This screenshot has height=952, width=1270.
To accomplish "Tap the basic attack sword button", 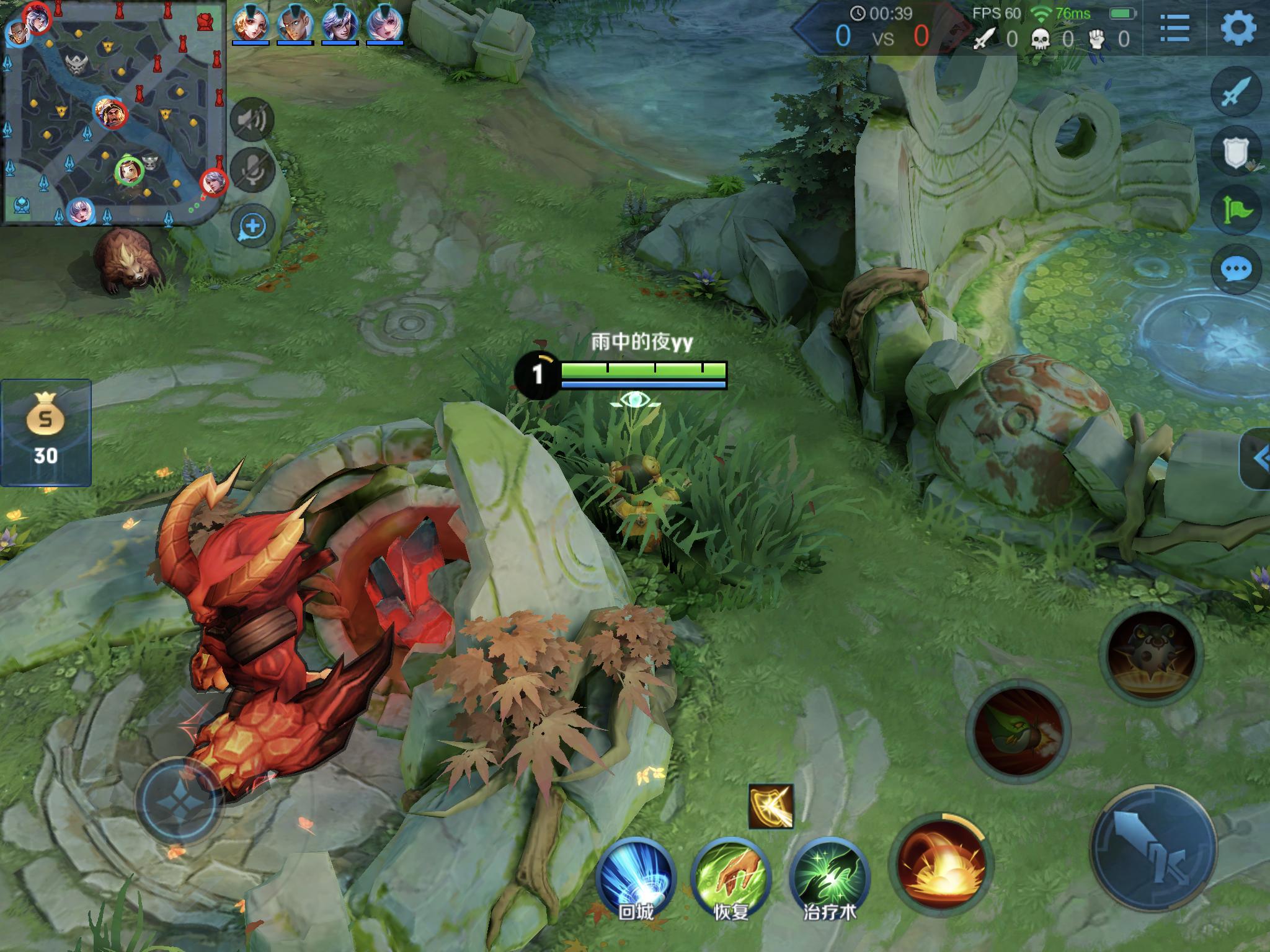I will click(1153, 848).
